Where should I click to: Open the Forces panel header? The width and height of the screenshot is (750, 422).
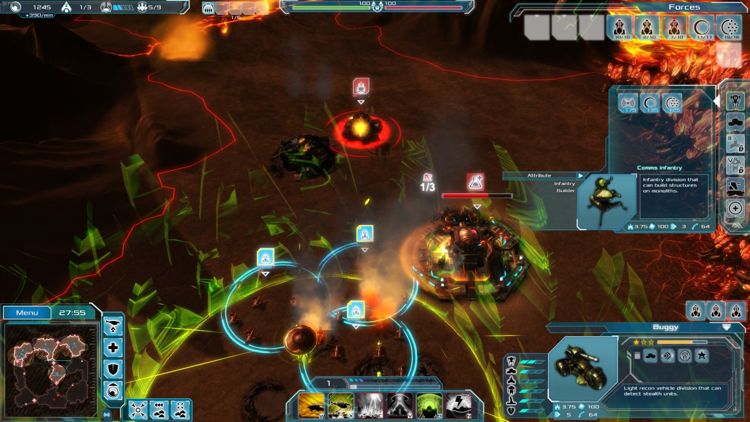[x=684, y=7]
